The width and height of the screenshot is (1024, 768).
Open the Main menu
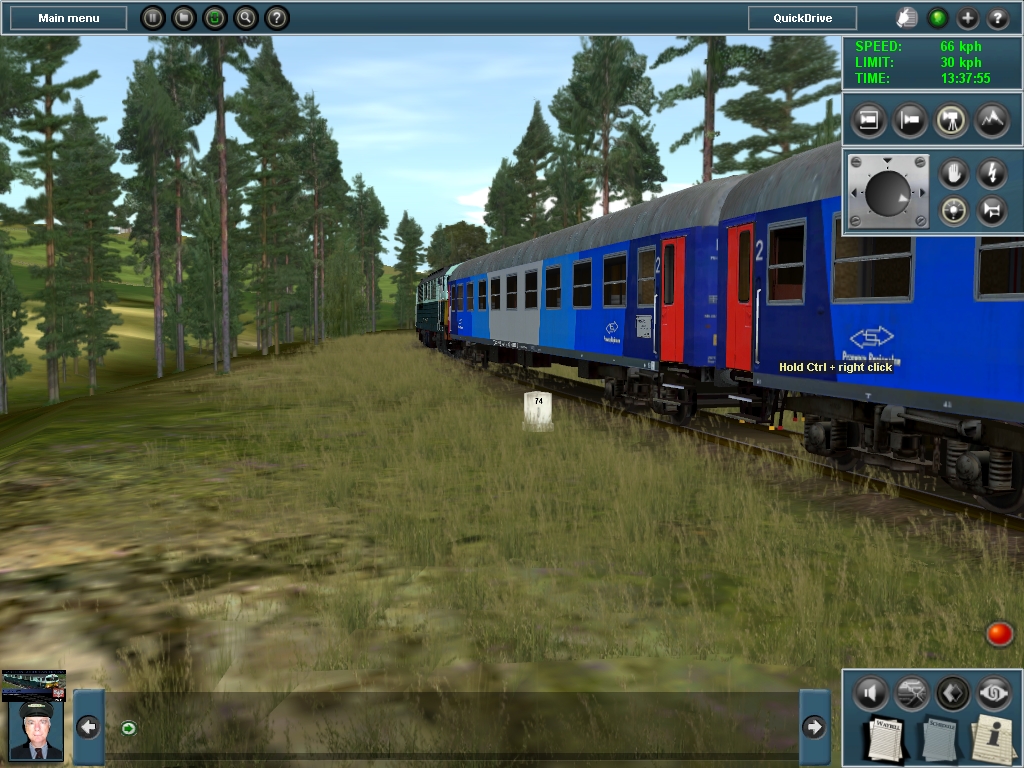(68, 18)
